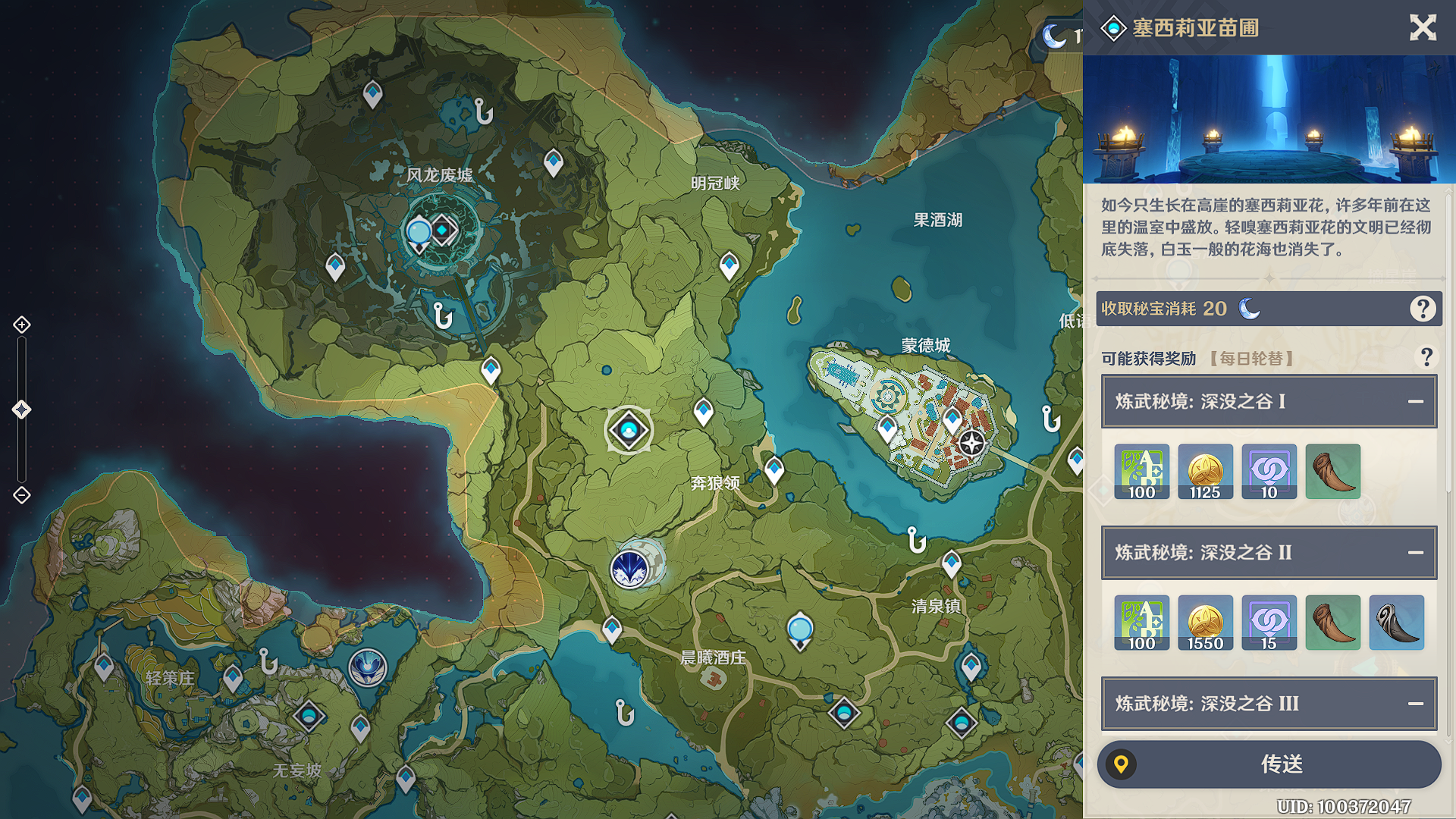The image size is (1456, 819).
Task: Open help for 收取秘宝消耗 resin cost
Action: click(1423, 309)
